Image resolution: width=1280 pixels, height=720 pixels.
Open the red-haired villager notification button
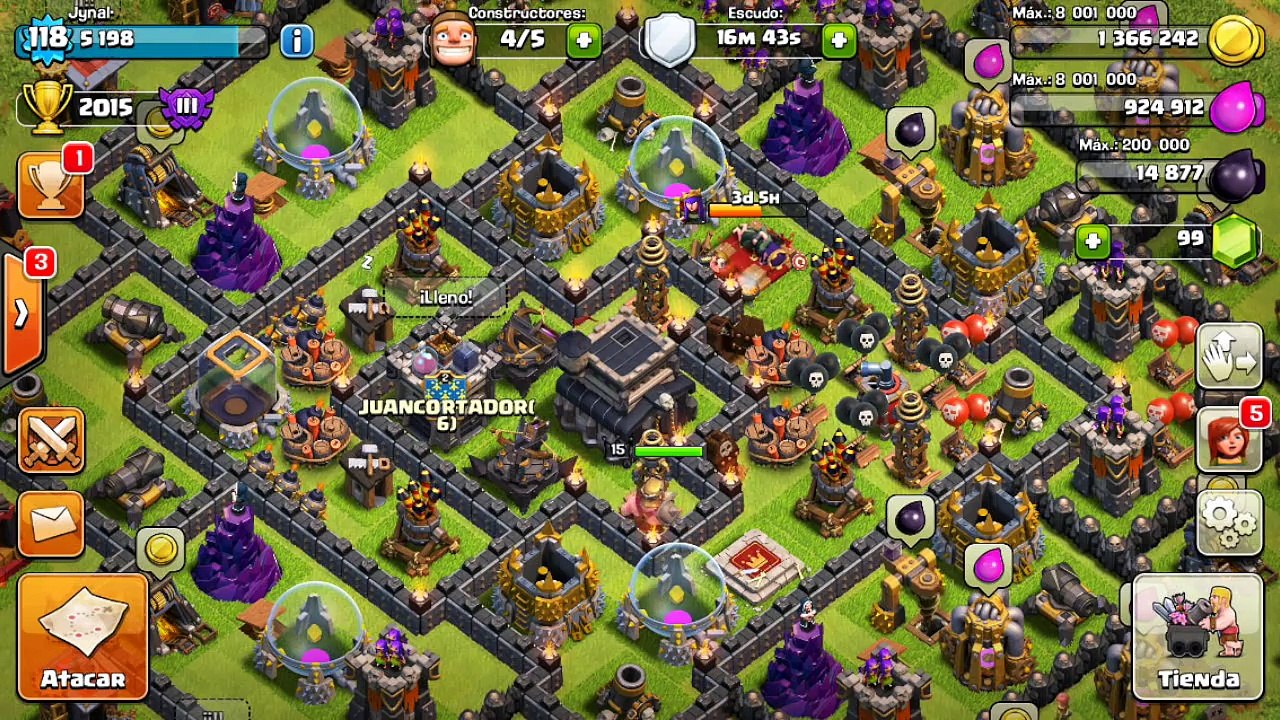click(x=1229, y=440)
